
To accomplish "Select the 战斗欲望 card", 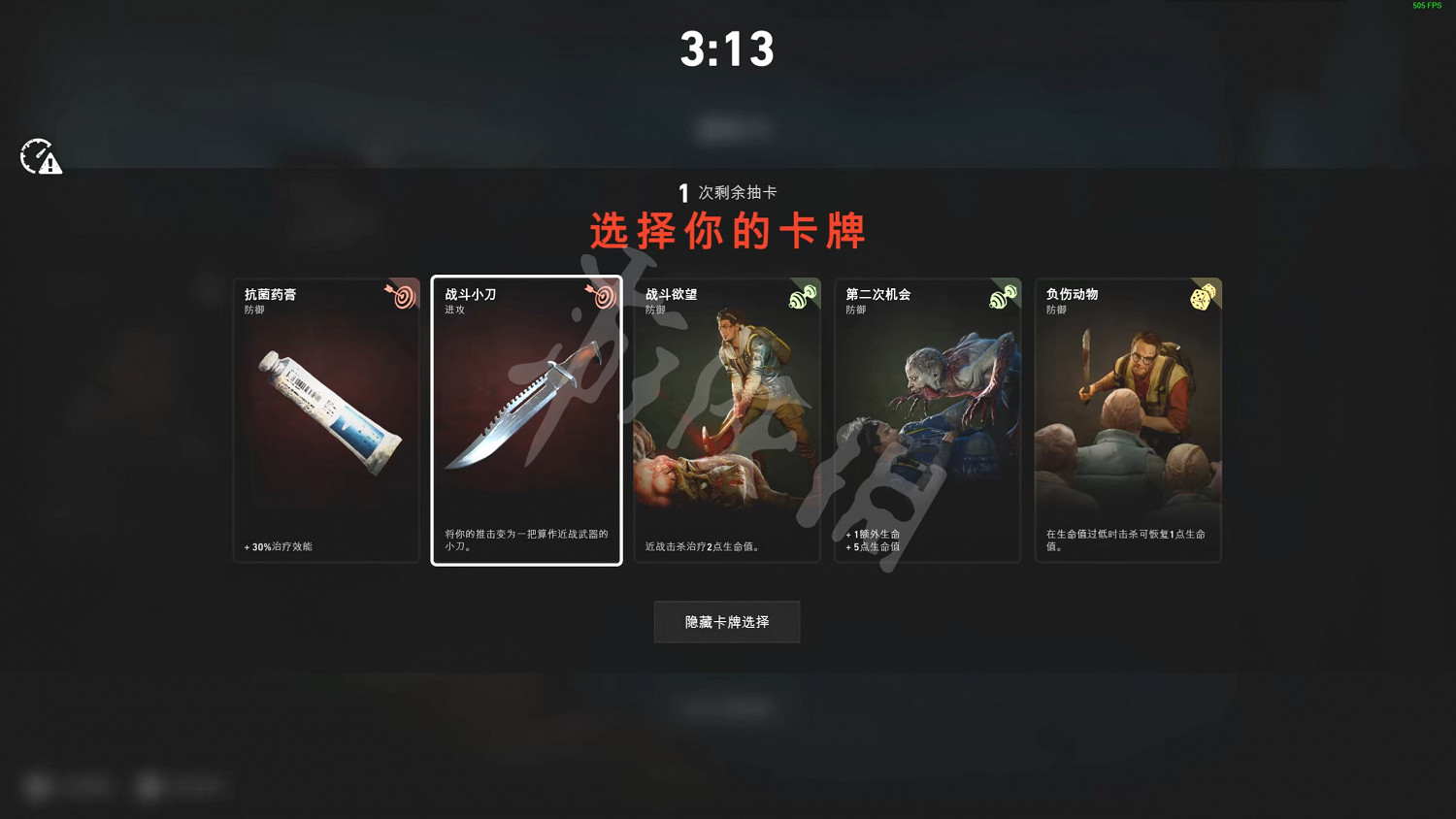I will tap(726, 417).
